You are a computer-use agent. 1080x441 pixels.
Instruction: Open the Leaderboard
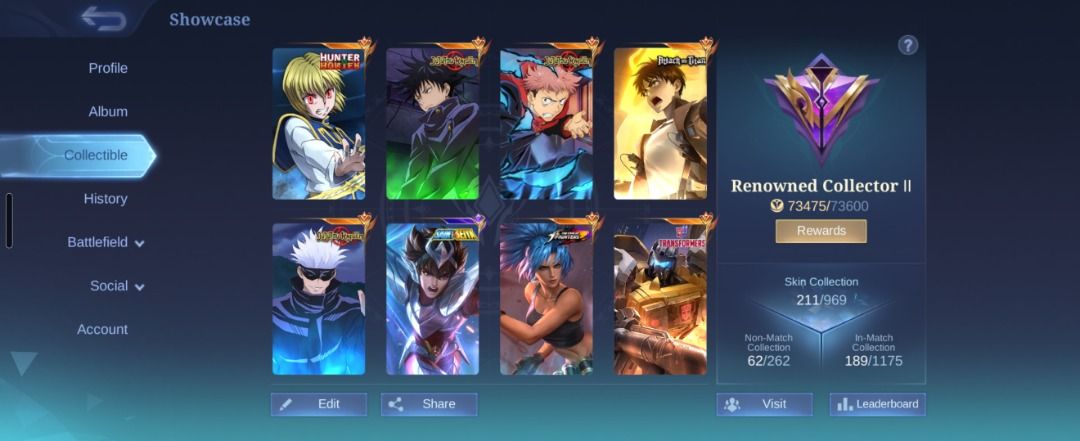[877, 404]
